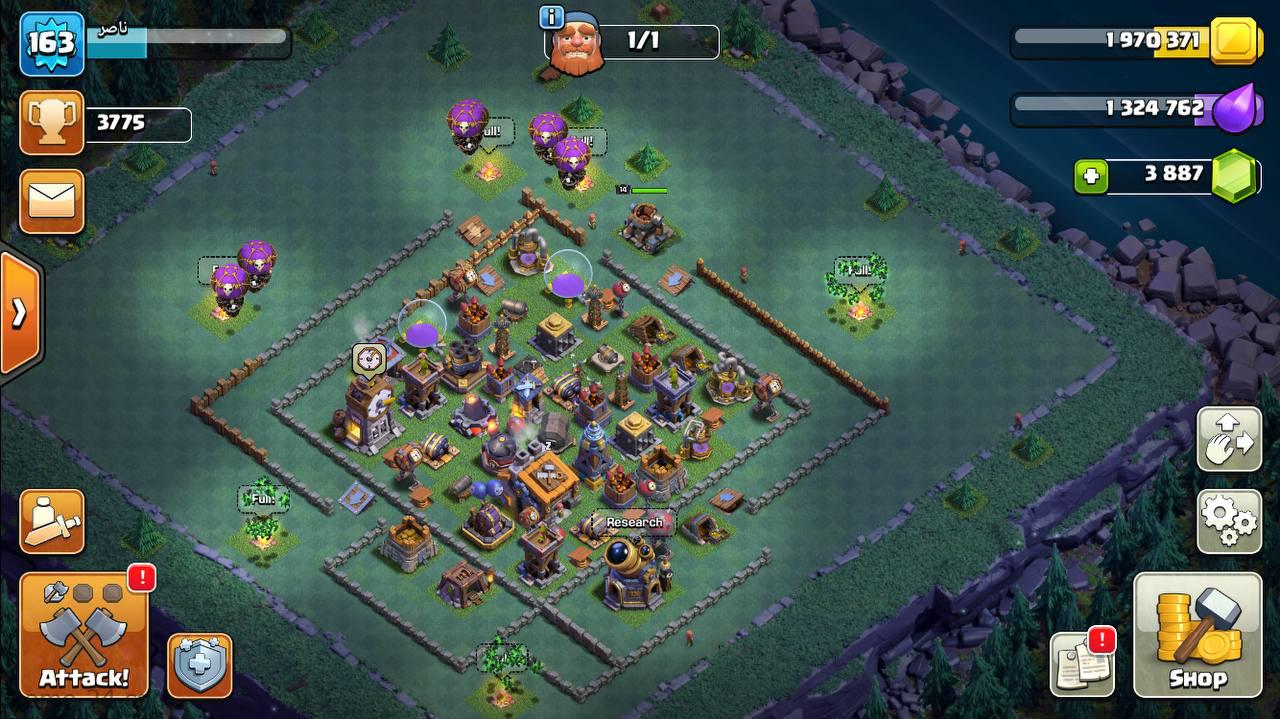This screenshot has width=1280, height=719.
Task: Expand the orange side arrow panel
Action: click(x=19, y=313)
